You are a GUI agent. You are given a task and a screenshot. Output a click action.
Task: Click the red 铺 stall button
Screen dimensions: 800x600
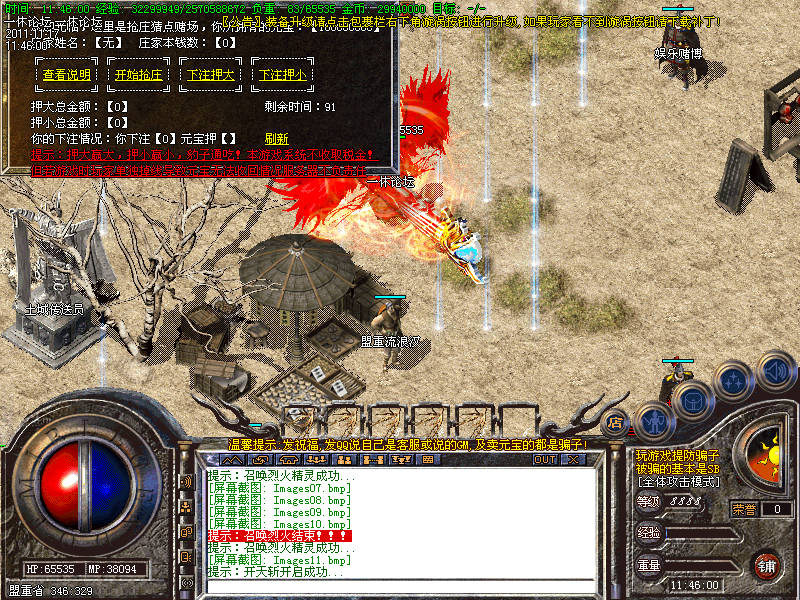pyautogui.click(x=766, y=564)
